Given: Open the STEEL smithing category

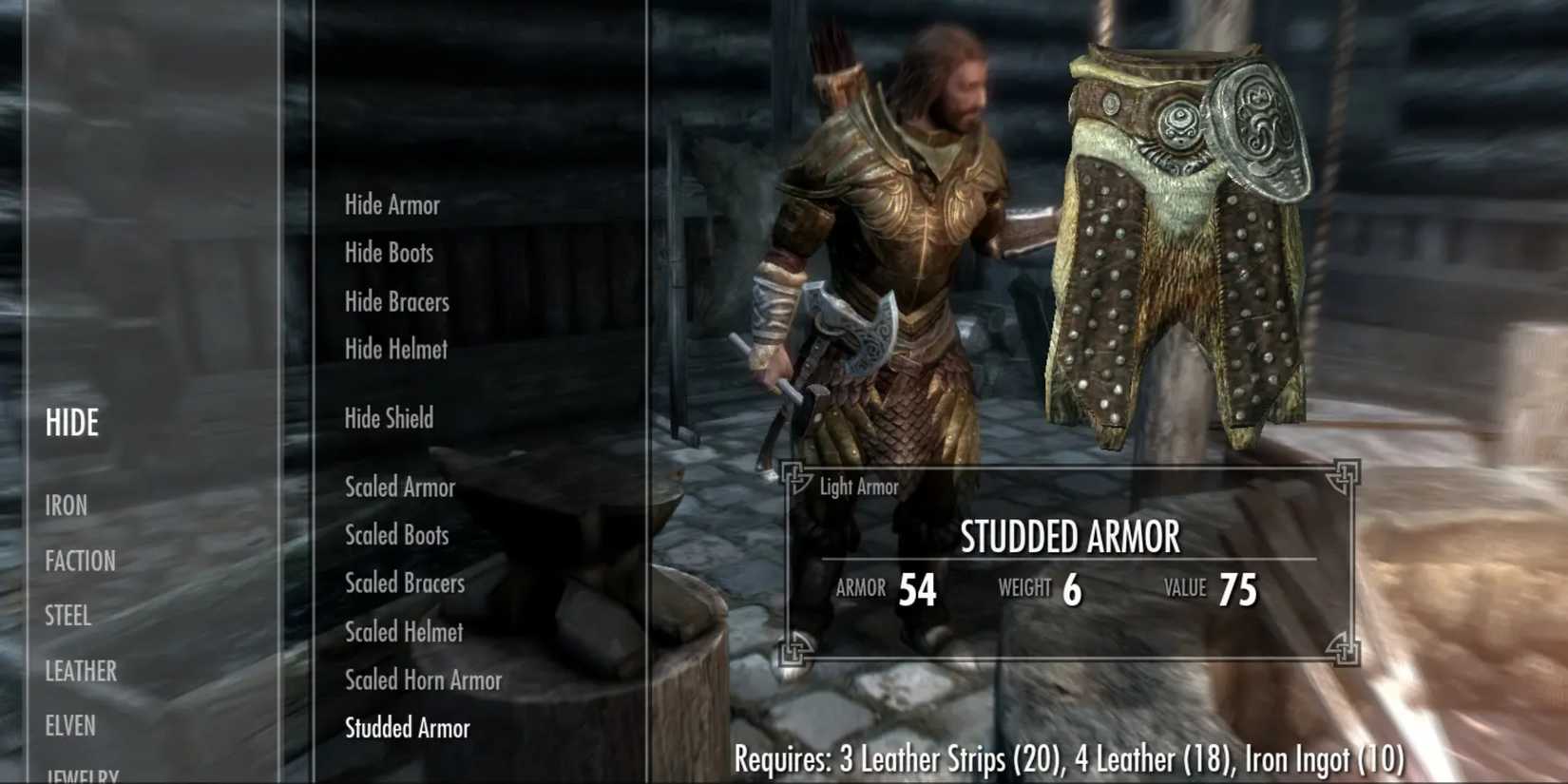Looking at the screenshot, I should coord(67,616).
